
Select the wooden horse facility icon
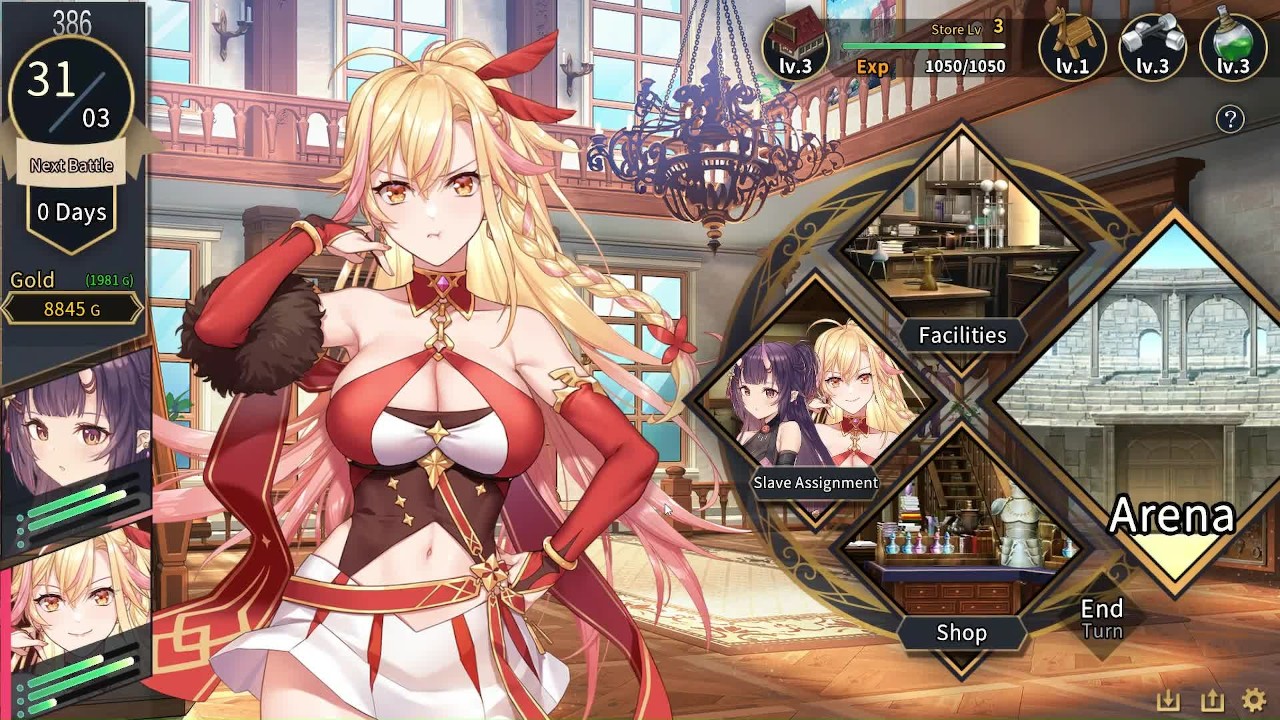point(1072,45)
